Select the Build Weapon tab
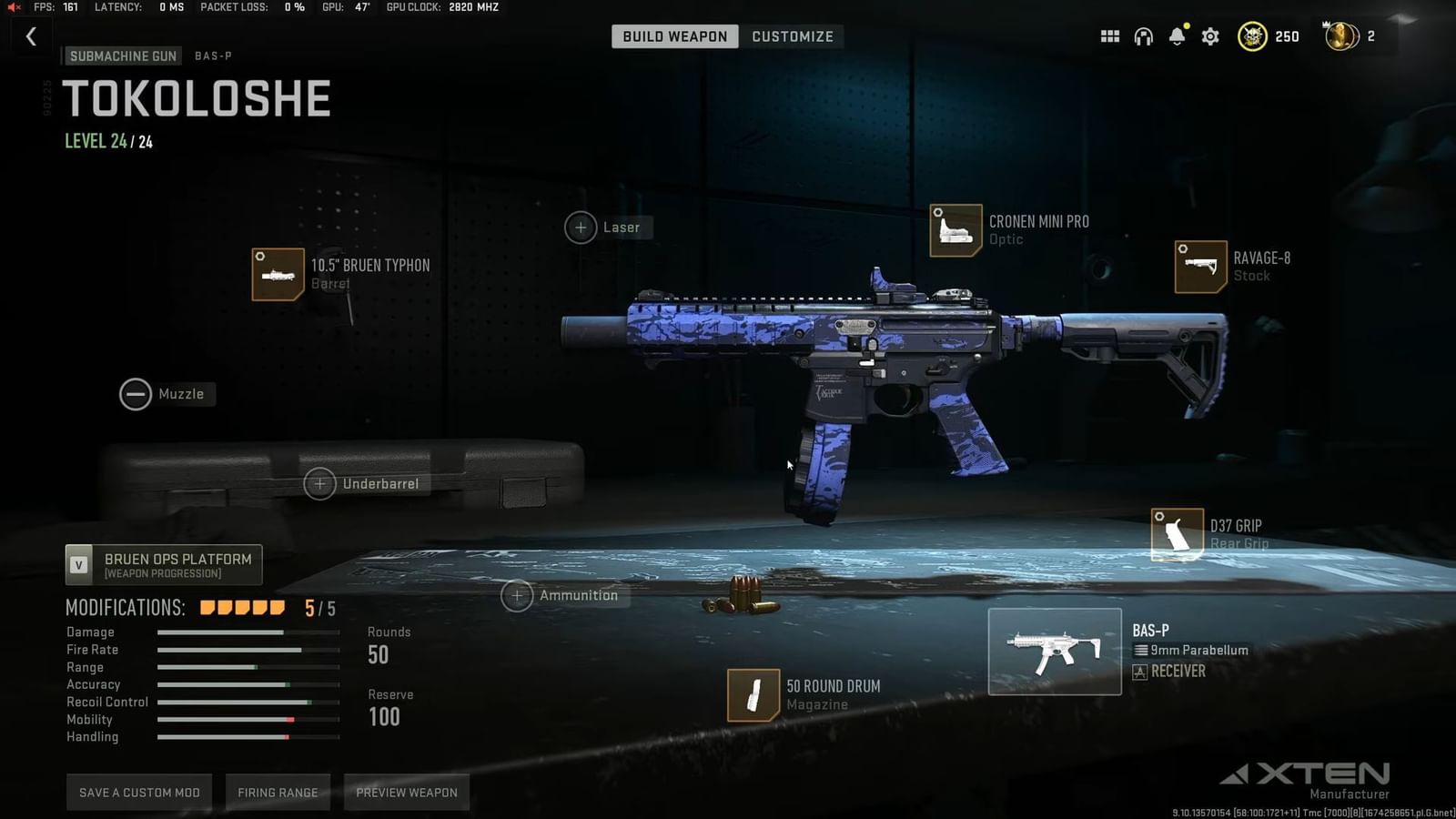 click(x=673, y=36)
